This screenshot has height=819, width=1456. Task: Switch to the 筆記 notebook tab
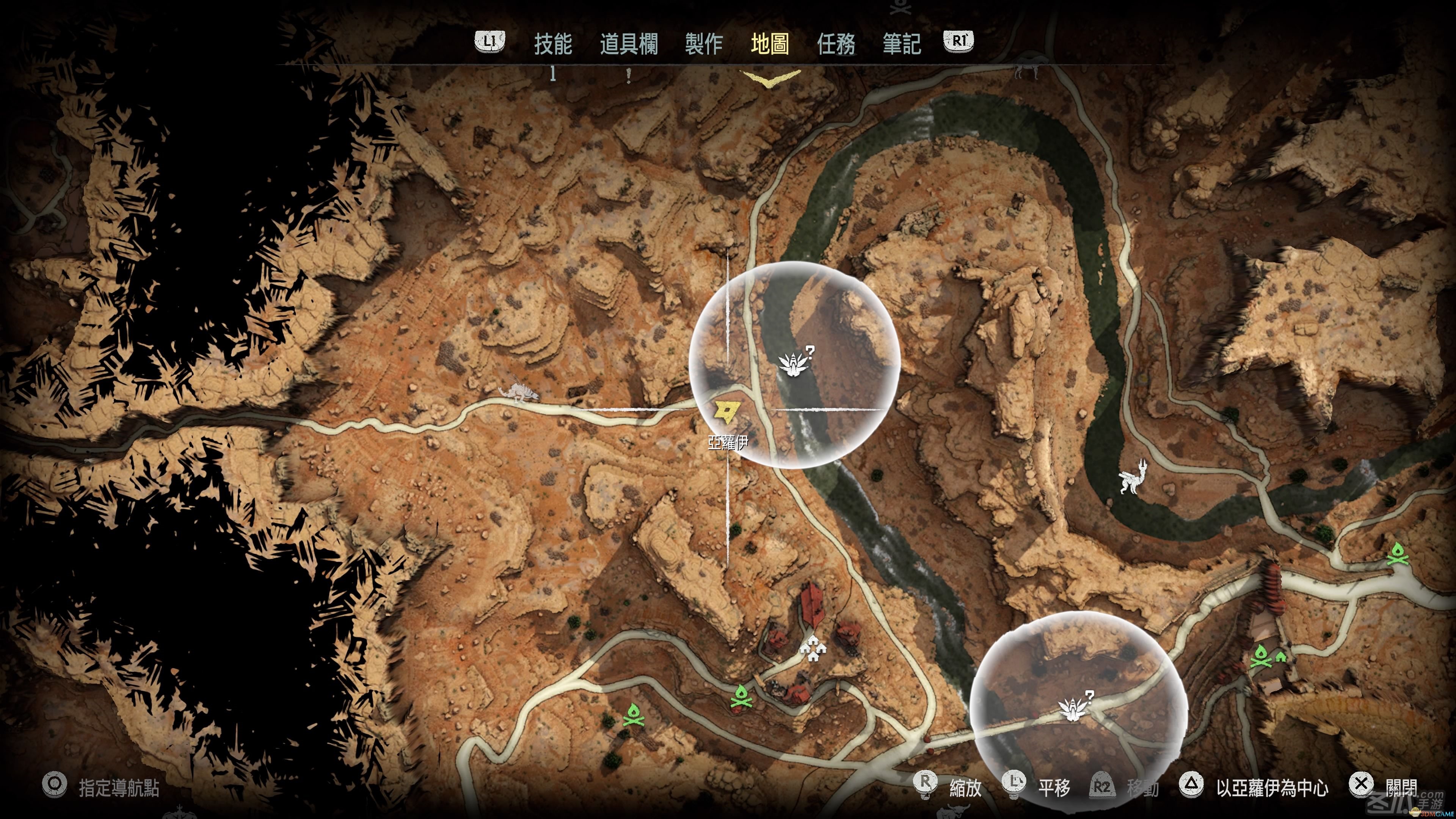pos(902,44)
